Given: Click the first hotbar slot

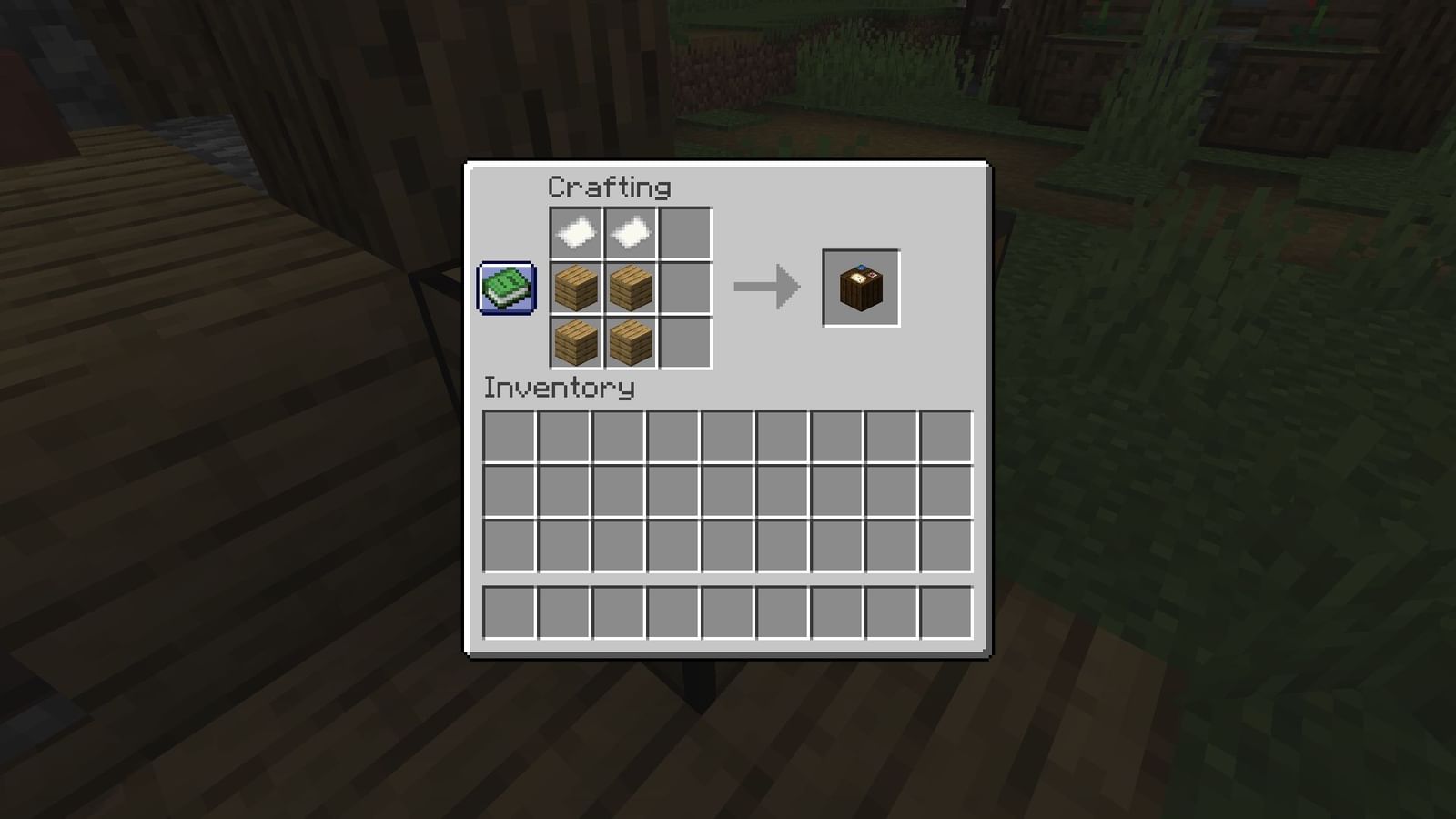Looking at the screenshot, I should tap(511, 611).
